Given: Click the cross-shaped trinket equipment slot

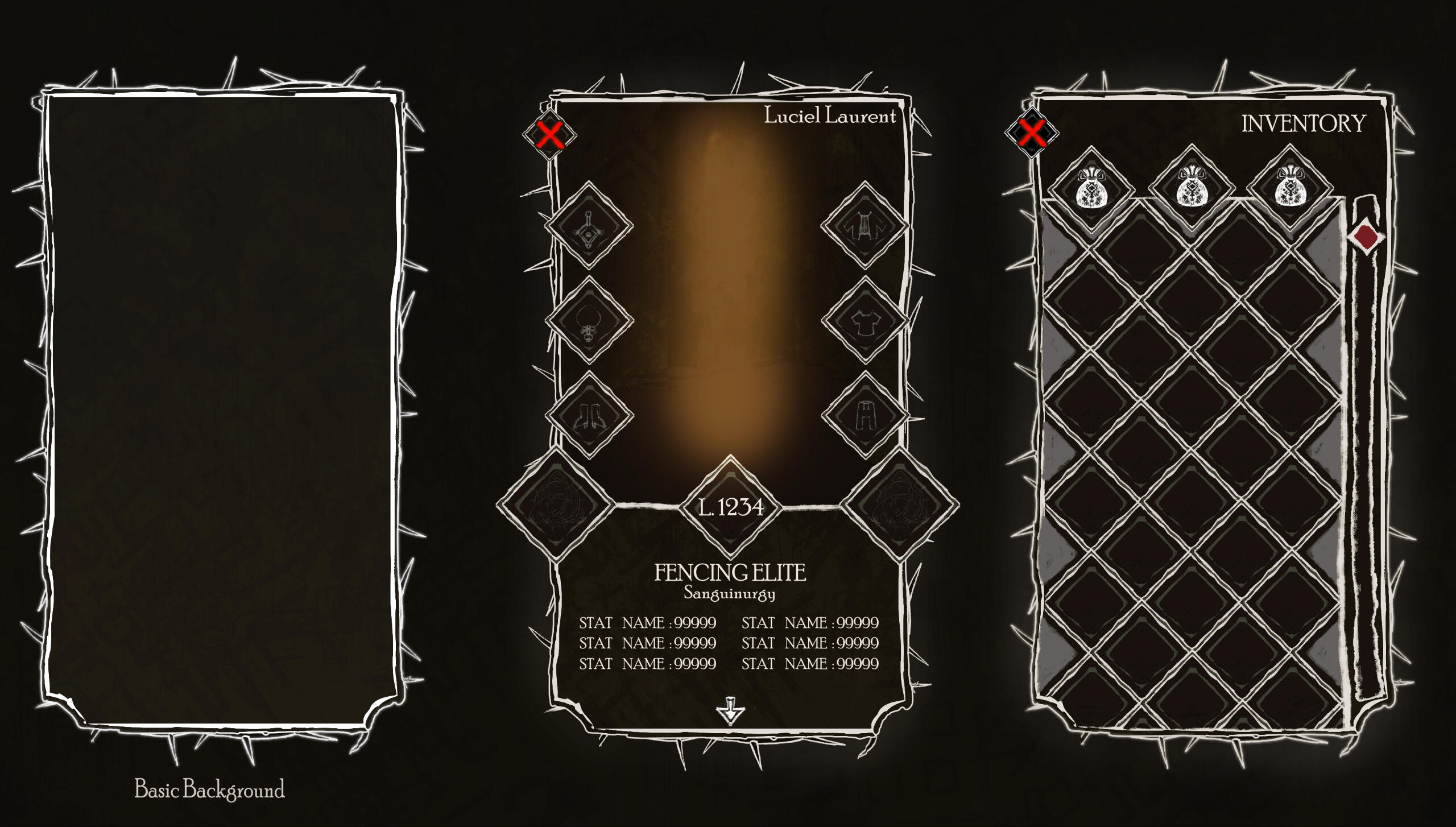Looking at the screenshot, I should point(589,225).
